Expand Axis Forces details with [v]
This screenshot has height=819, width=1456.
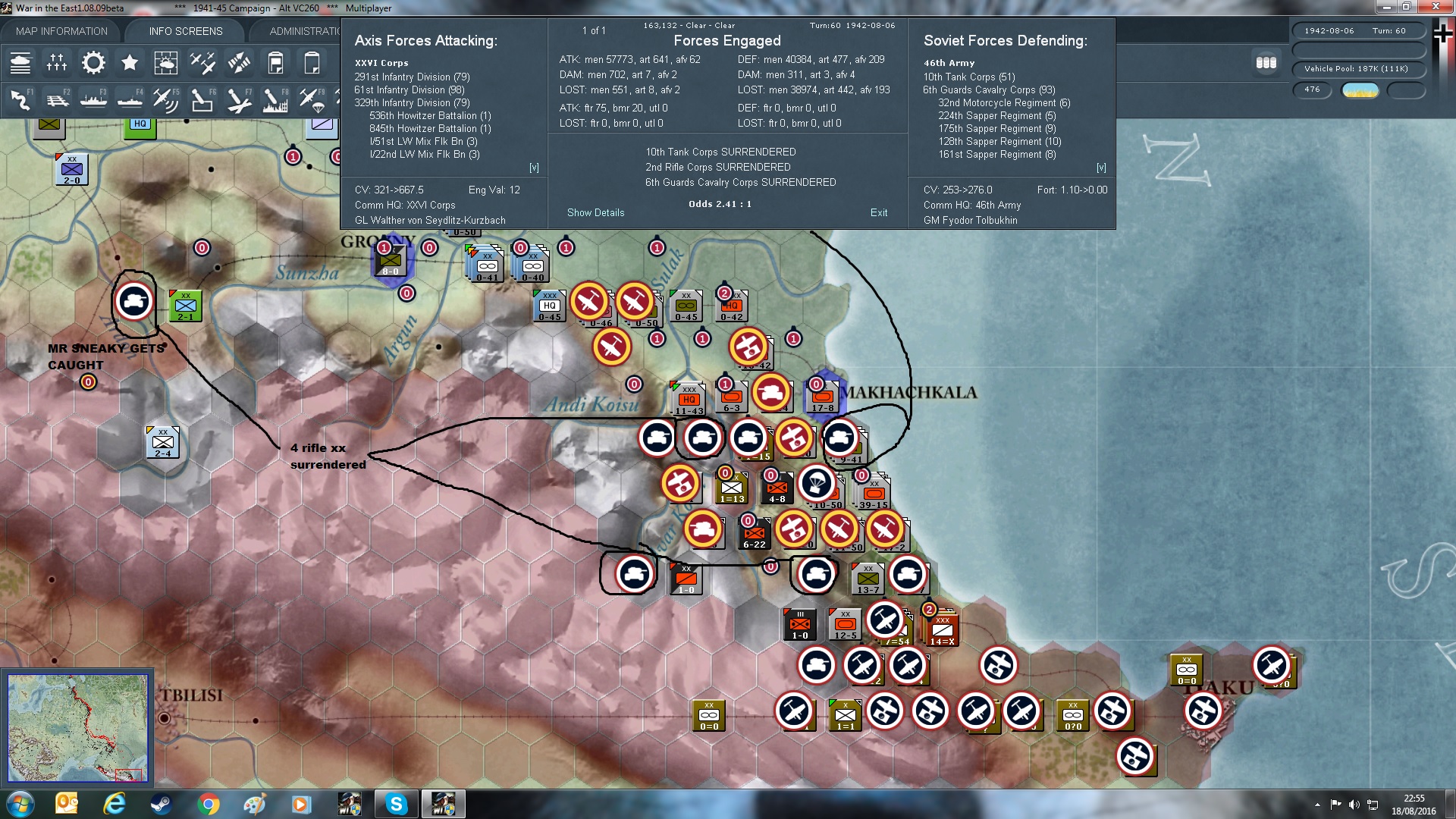point(535,167)
